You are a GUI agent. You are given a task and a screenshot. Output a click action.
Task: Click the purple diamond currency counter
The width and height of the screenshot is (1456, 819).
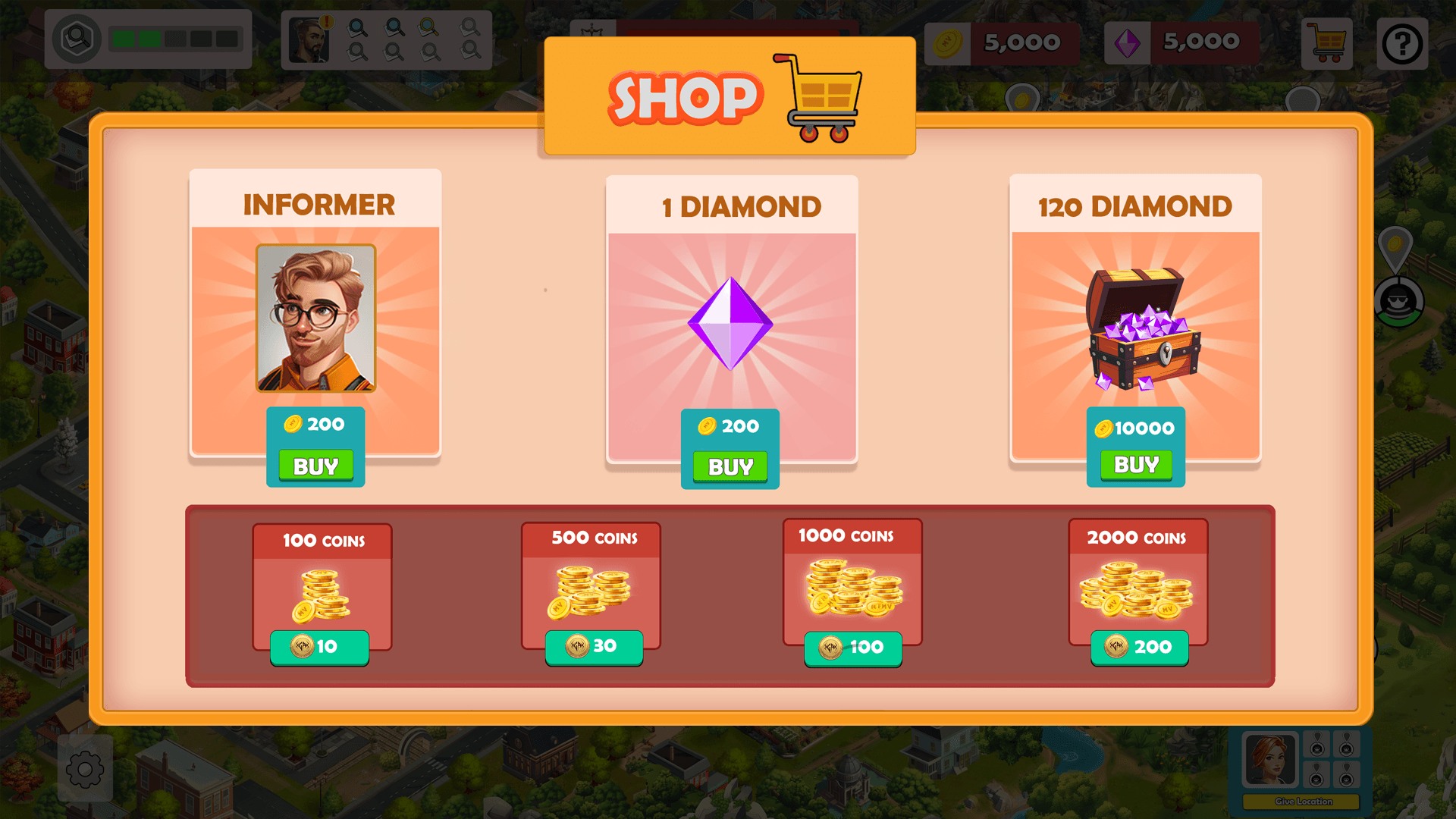(x=1181, y=42)
